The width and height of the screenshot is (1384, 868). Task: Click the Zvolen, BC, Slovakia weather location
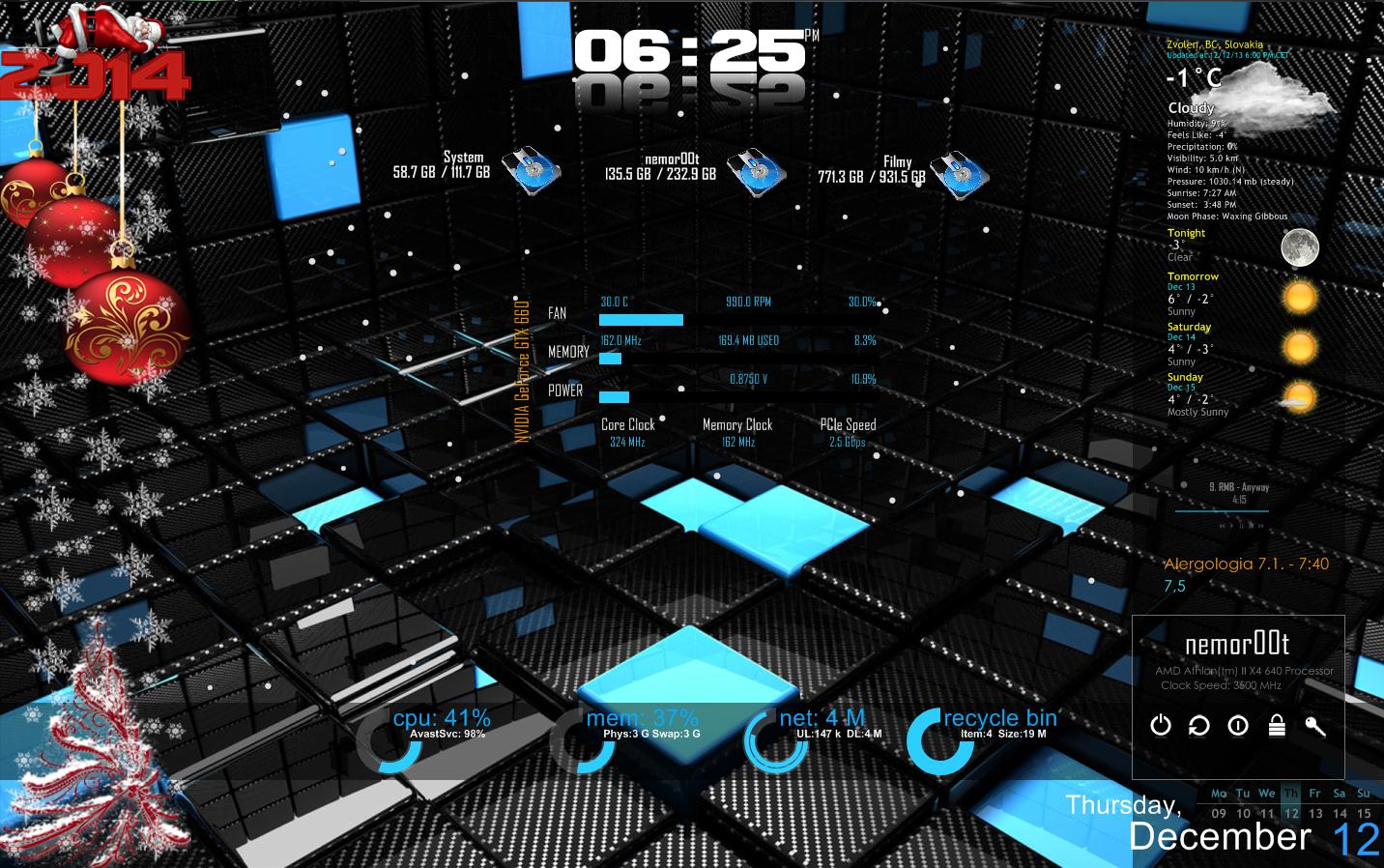point(1216,43)
